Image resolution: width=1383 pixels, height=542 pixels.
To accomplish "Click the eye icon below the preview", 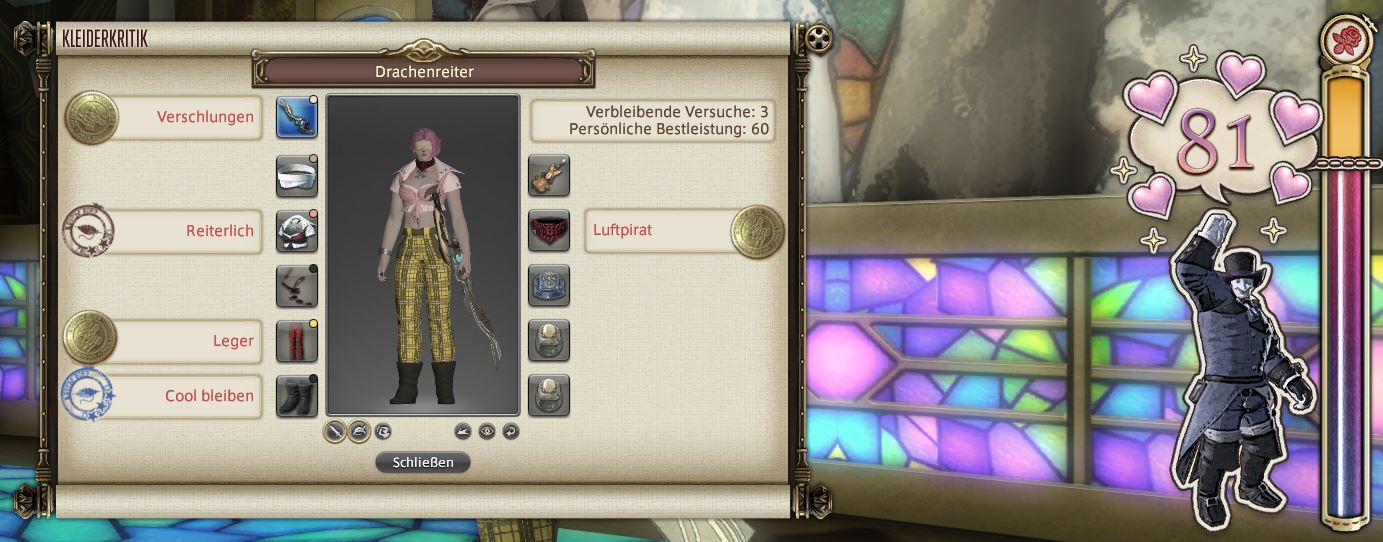I will 487,432.
